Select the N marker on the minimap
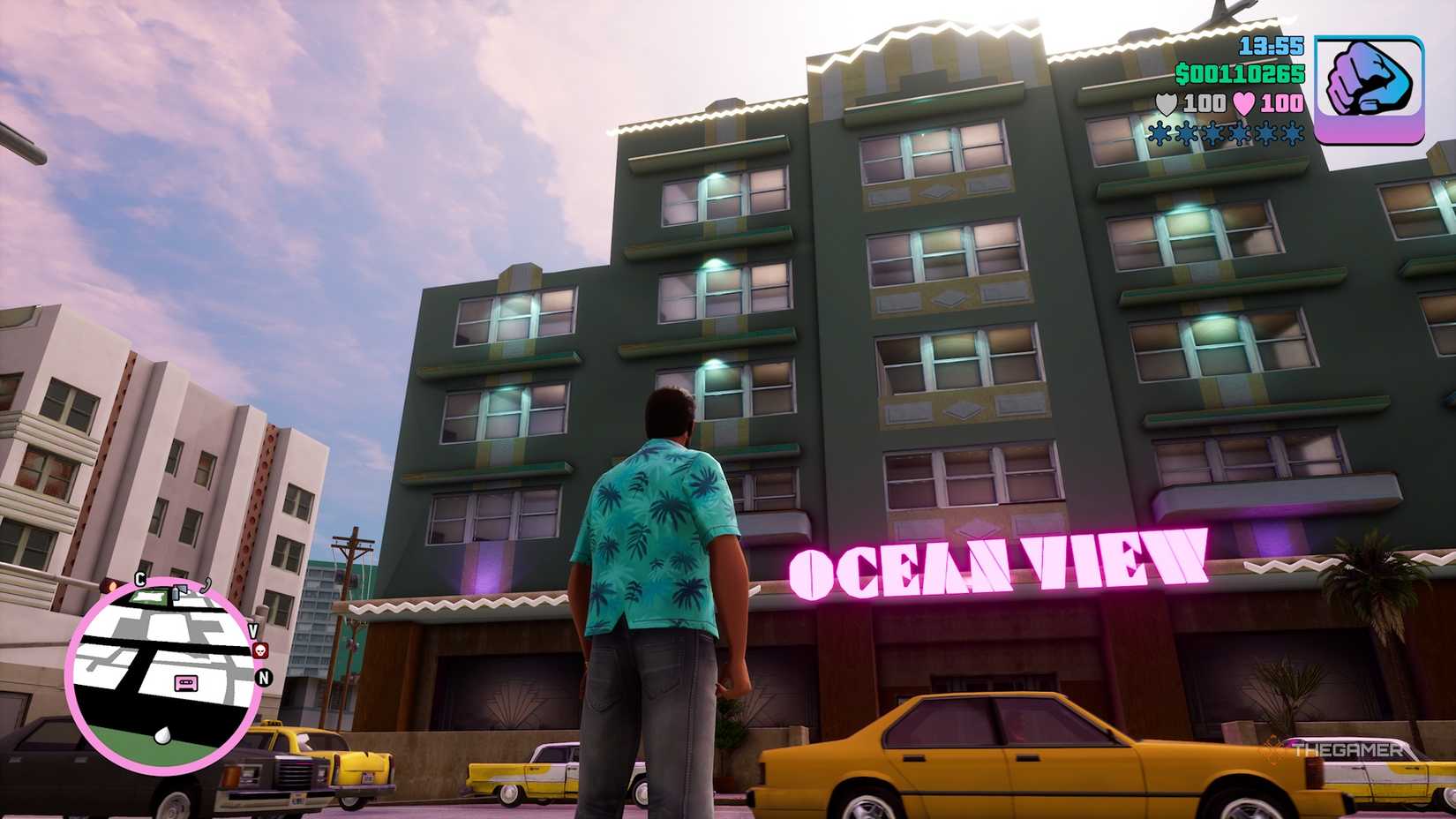The height and width of the screenshot is (819, 1456). [263, 676]
